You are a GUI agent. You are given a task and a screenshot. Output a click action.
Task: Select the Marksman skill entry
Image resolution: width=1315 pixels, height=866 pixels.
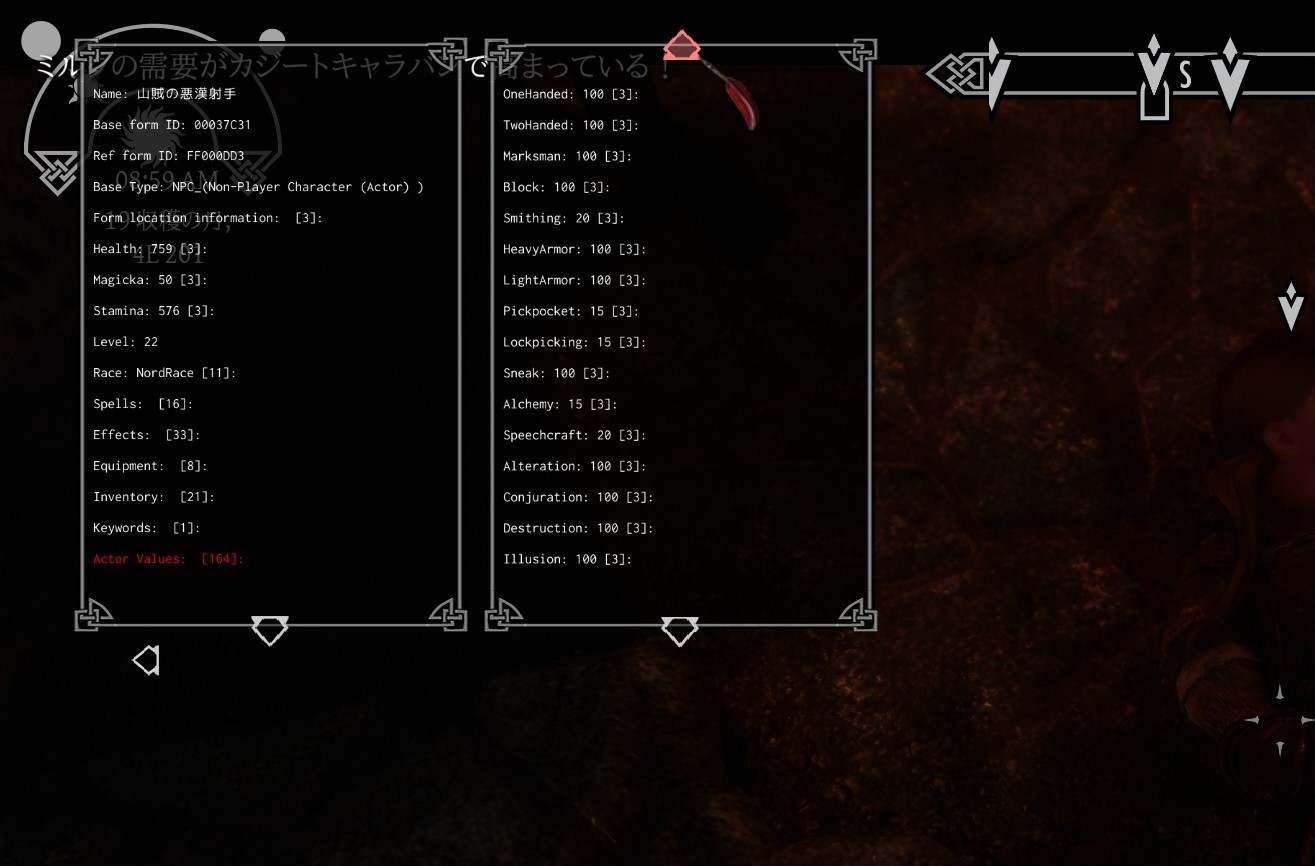568,156
